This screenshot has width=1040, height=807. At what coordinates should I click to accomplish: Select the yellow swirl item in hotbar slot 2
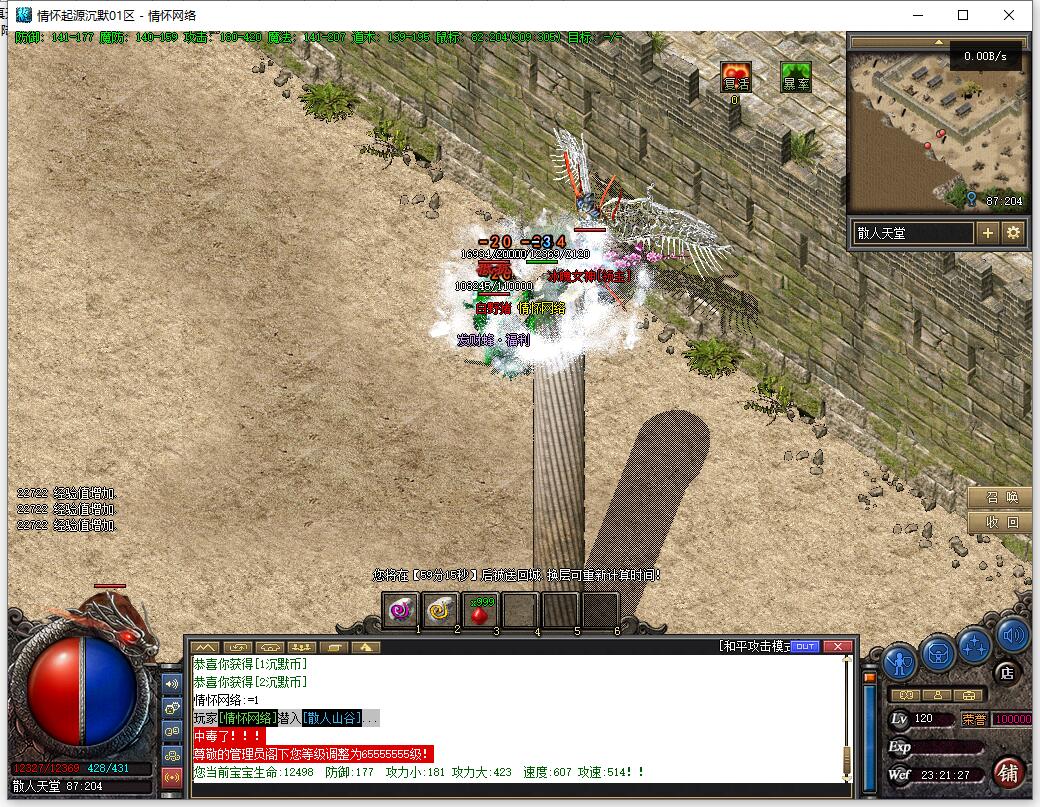click(x=441, y=609)
